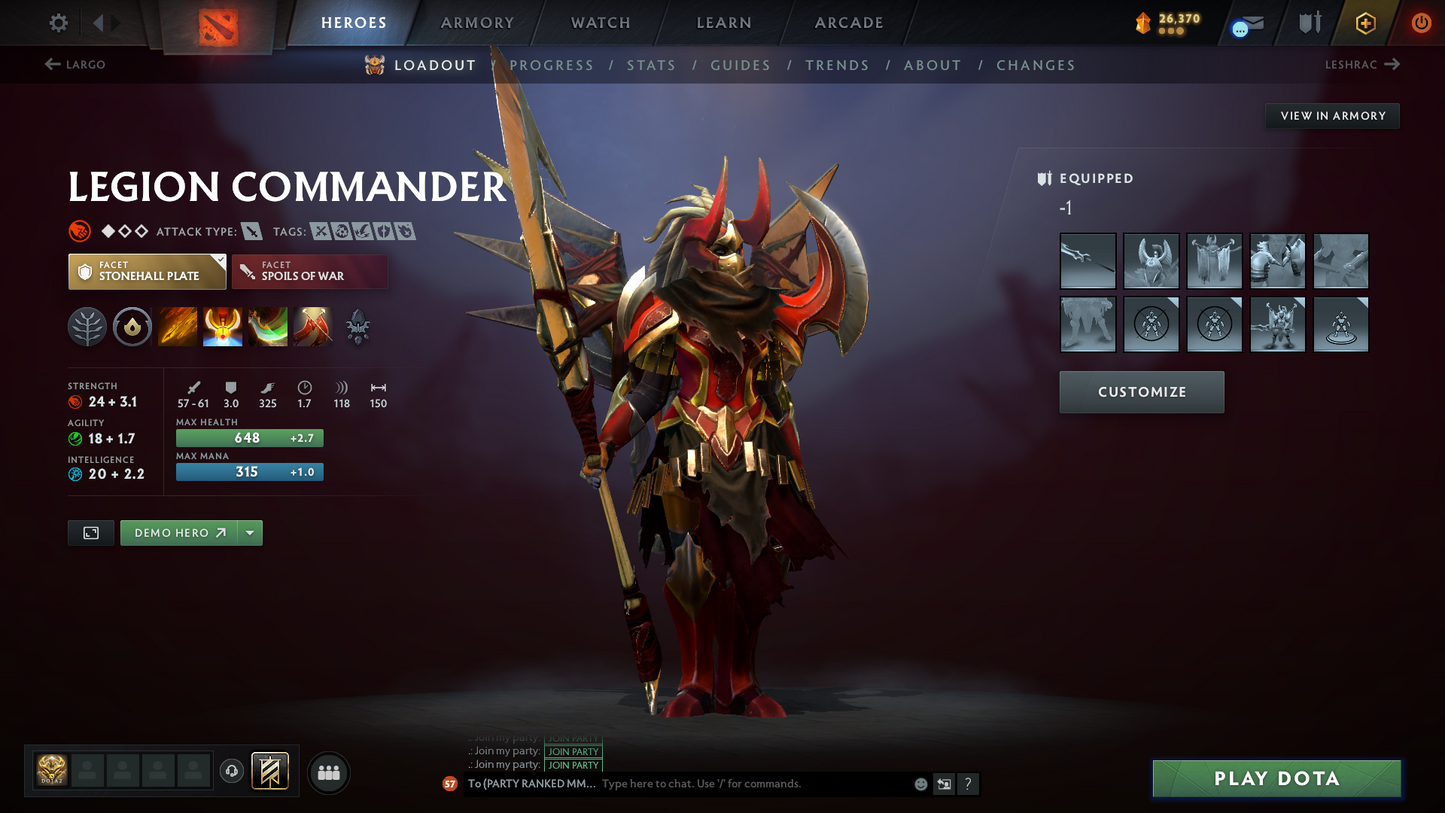Viewport: 1445px width, 813px height.
Task: Open the Aghanim's Shard upgrades icon
Action: pyautogui.click(x=357, y=326)
